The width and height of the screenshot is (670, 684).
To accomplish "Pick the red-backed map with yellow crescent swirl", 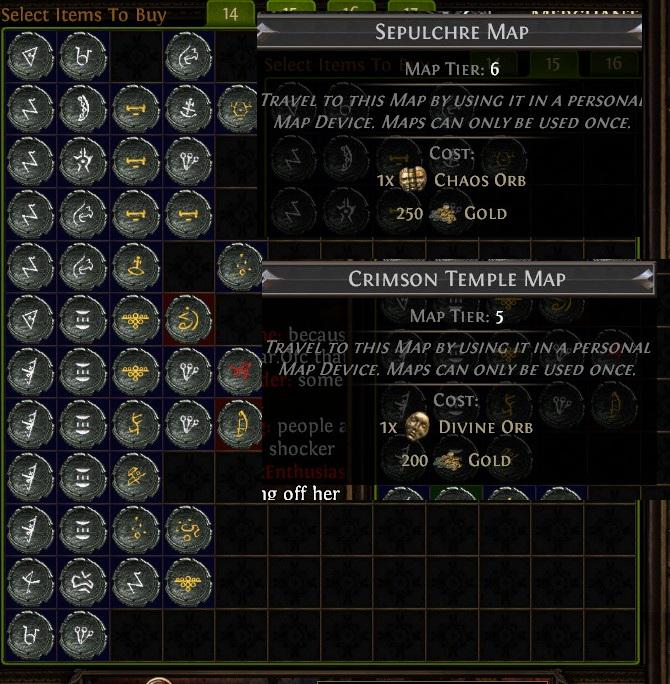I will coord(186,317).
